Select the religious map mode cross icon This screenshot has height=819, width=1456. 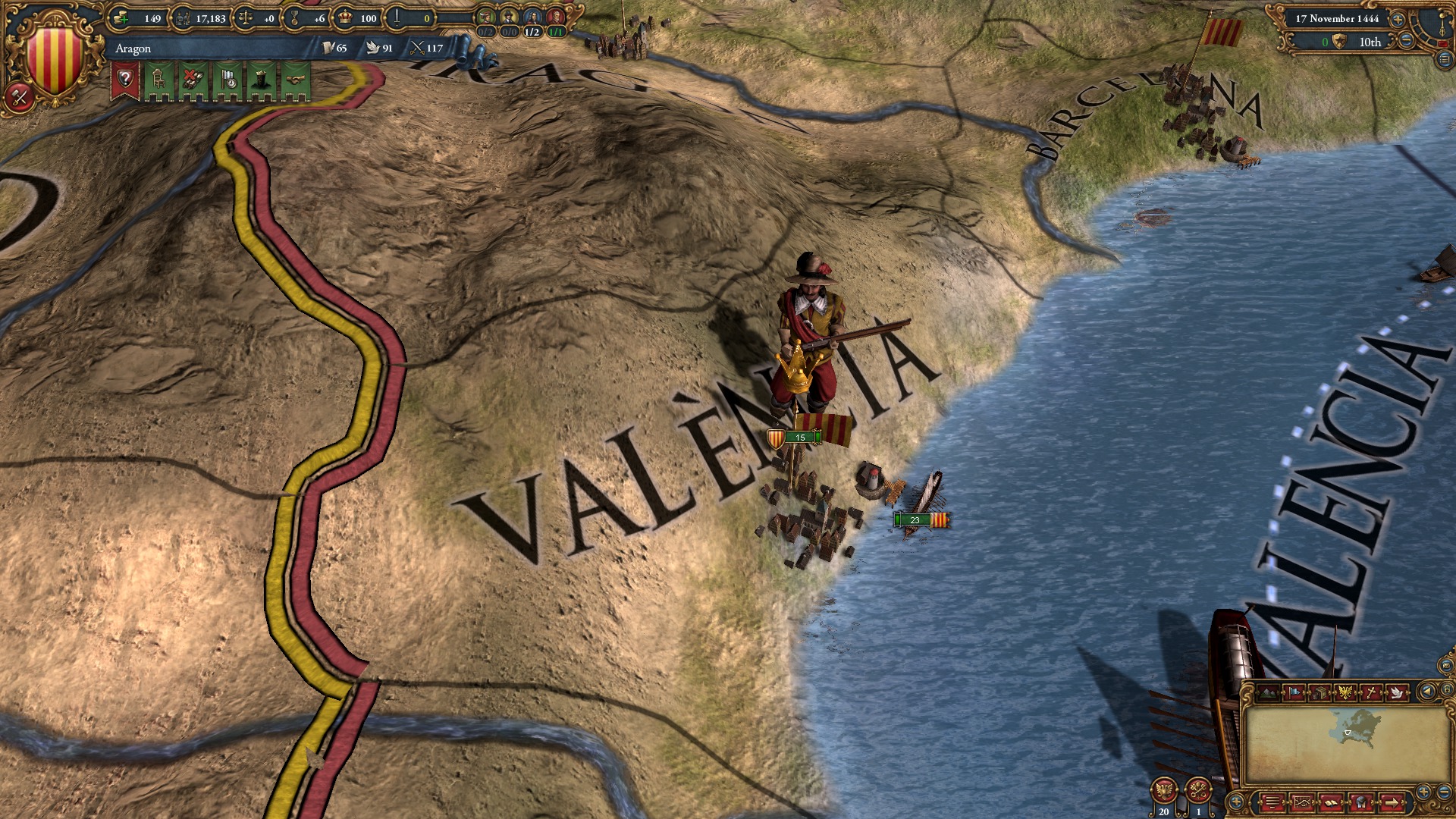click(1371, 692)
